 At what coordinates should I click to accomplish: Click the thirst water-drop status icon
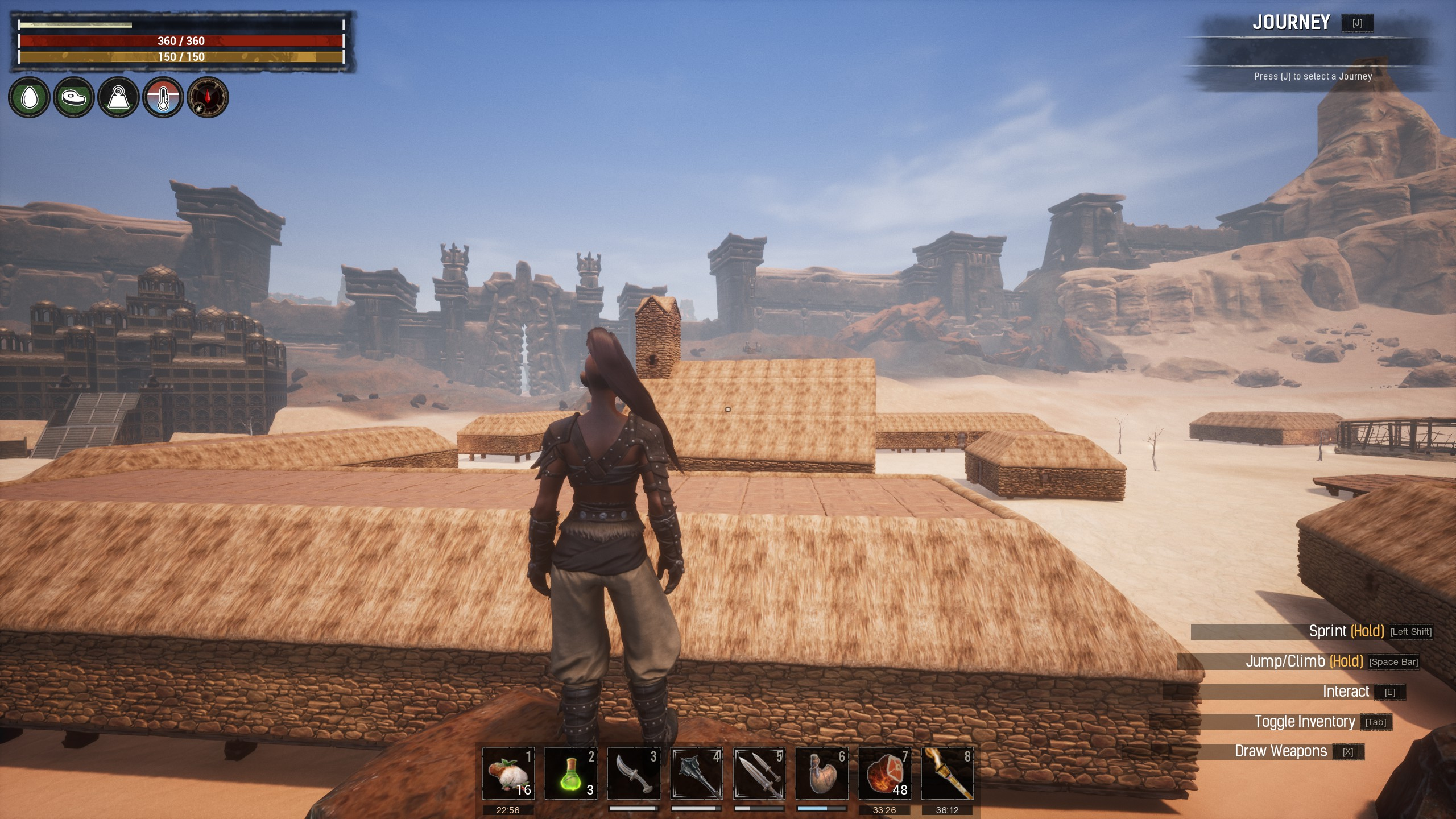click(x=28, y=97)
